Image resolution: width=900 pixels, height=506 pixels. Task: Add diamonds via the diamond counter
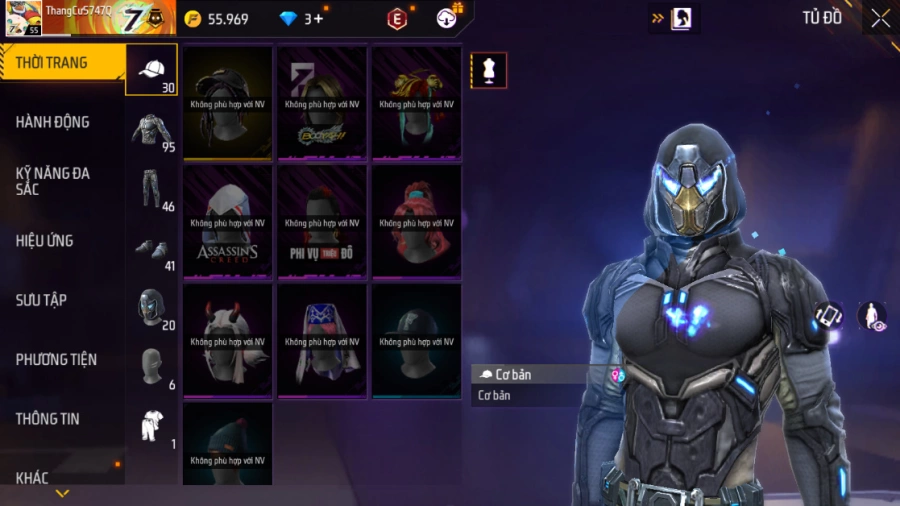pyautogui.click(x=301, y=18)
